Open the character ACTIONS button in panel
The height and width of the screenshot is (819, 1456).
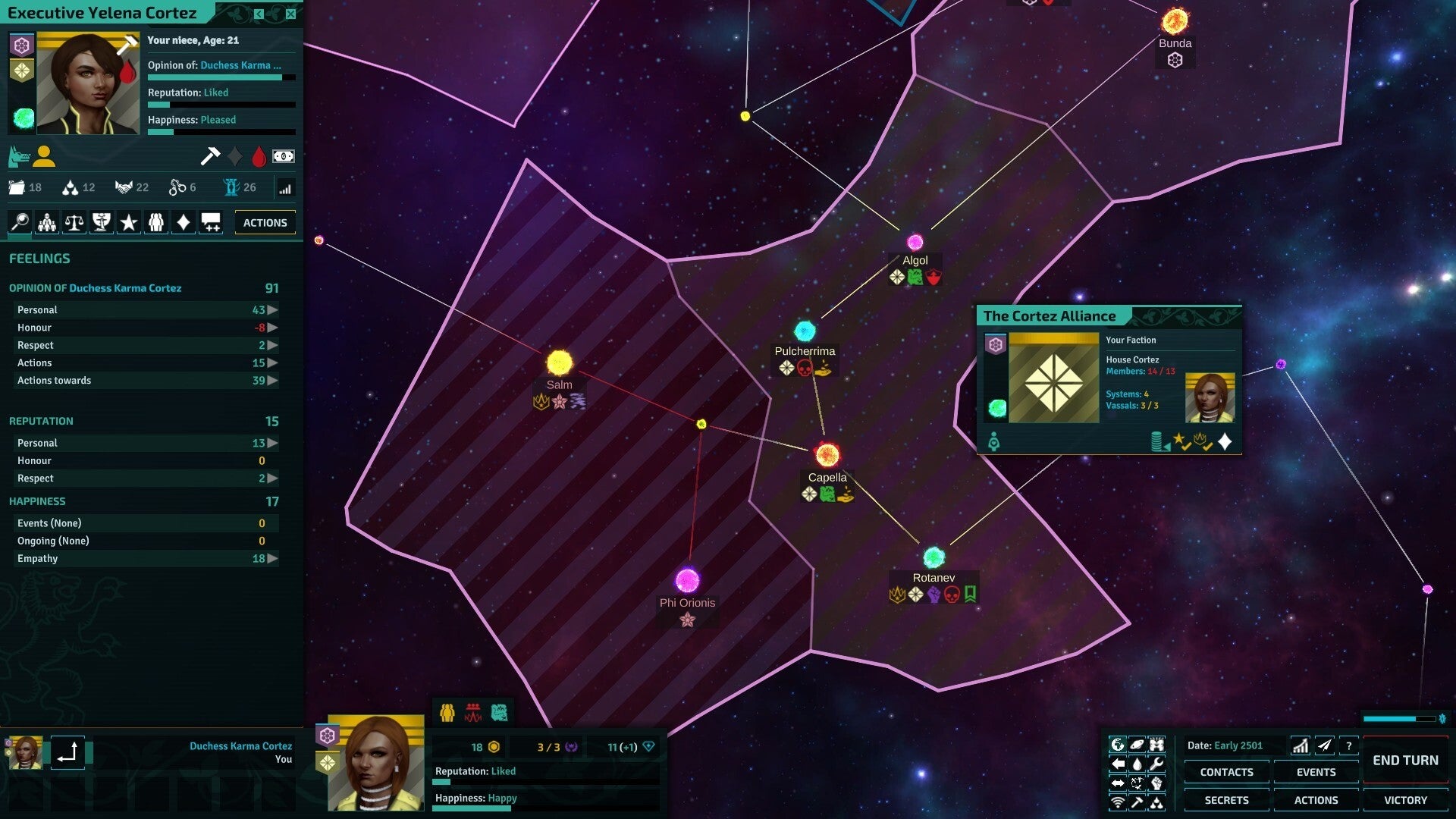(265, 223)
